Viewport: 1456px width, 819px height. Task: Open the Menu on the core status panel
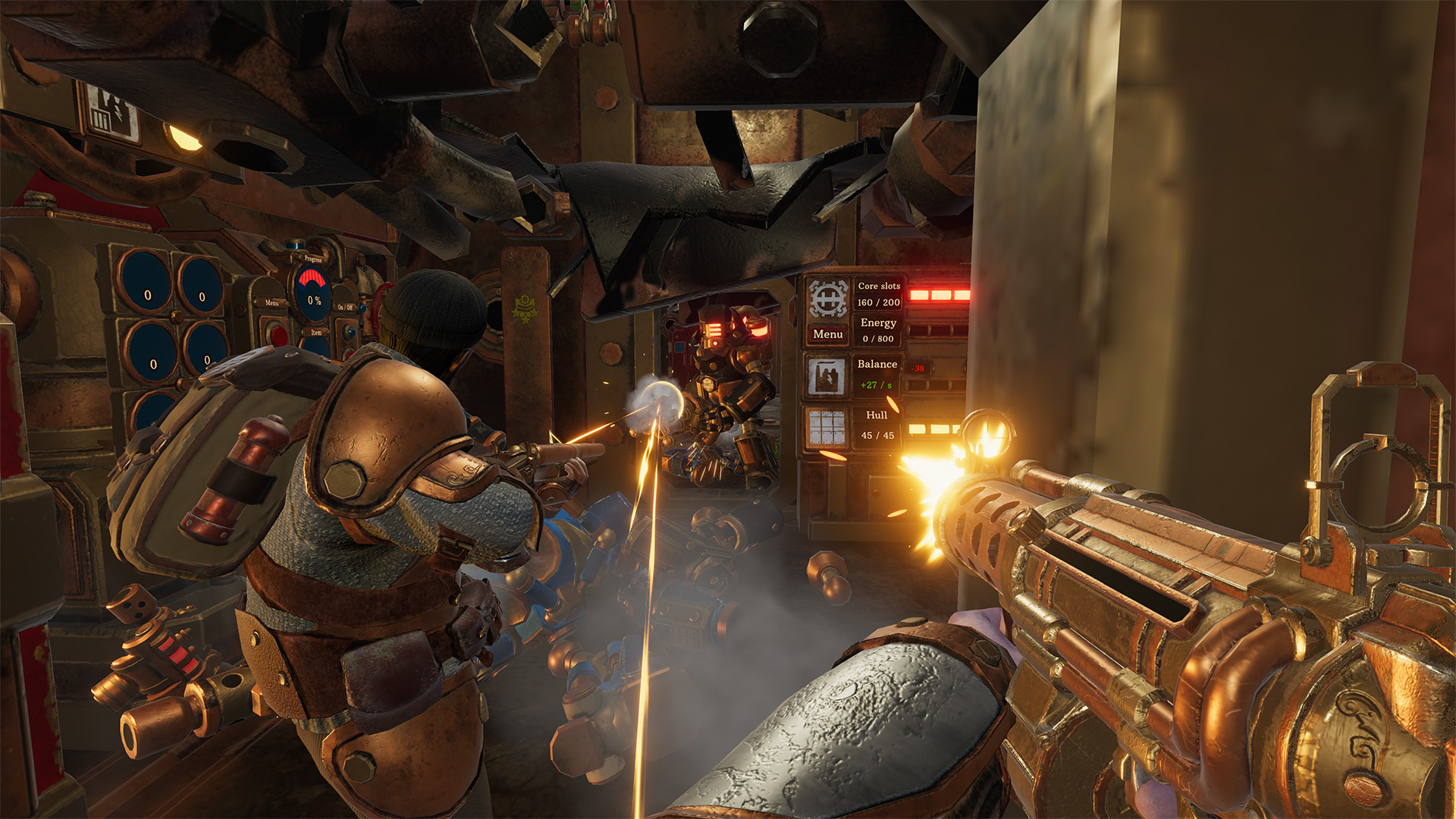tap(827, 334)
